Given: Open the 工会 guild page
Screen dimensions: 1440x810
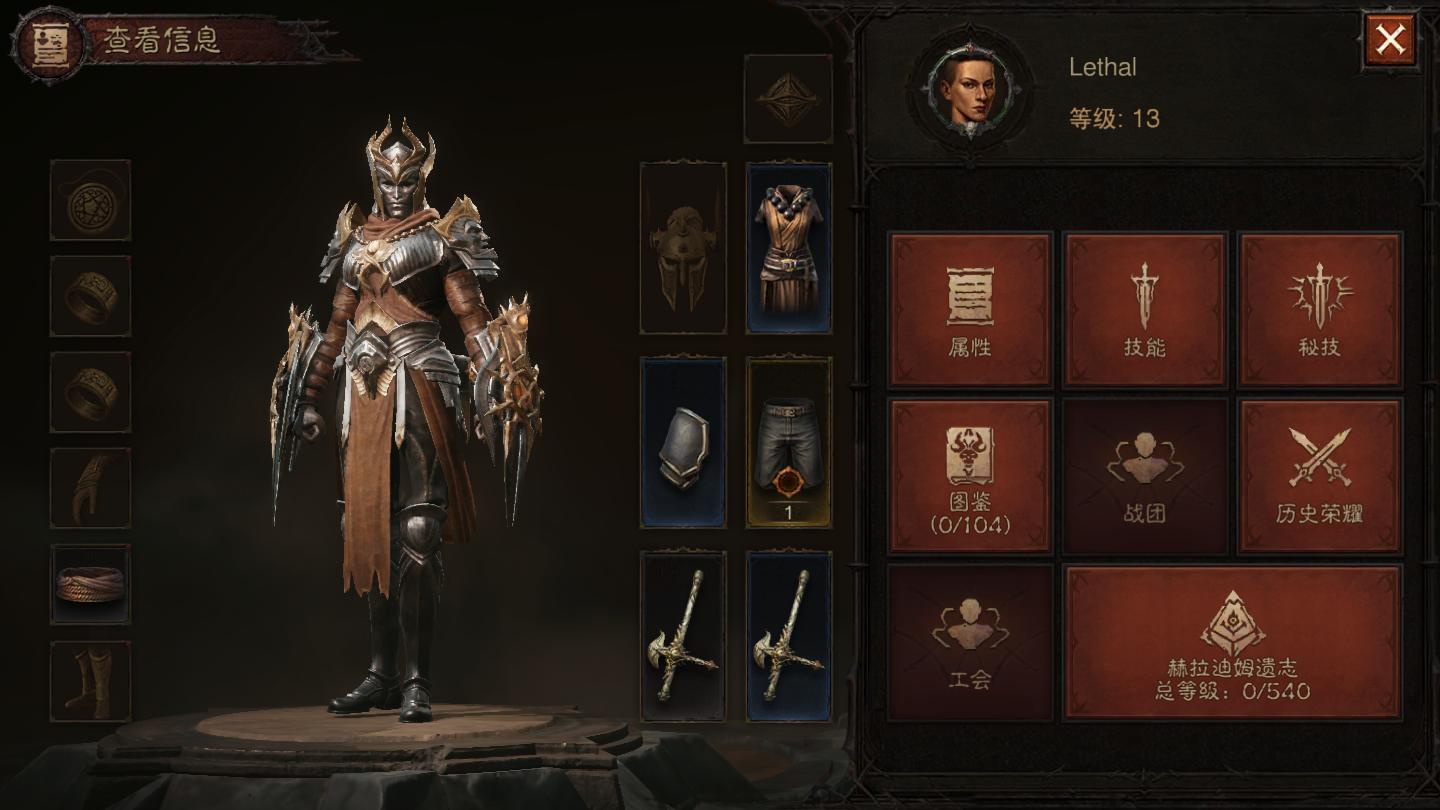Looking at the screenshot, I should tap(970, 642).
